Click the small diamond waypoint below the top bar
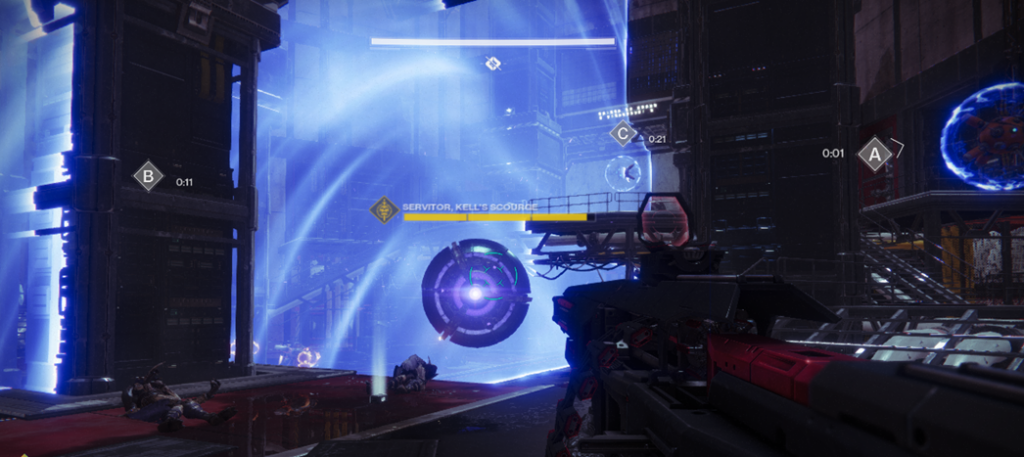The width and height of the screenshot is (1024, 457). [x=492, y=64]
